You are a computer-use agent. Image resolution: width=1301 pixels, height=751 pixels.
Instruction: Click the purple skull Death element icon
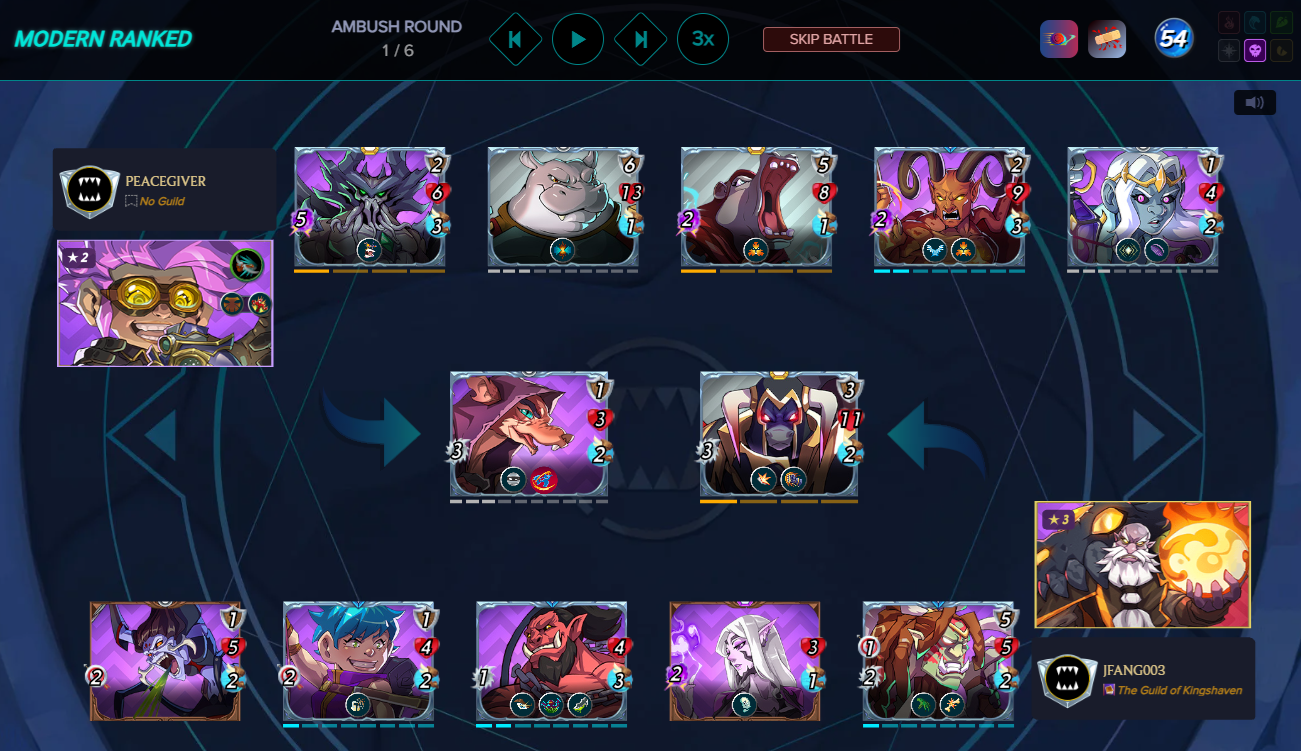click(x=1254, y=50)
